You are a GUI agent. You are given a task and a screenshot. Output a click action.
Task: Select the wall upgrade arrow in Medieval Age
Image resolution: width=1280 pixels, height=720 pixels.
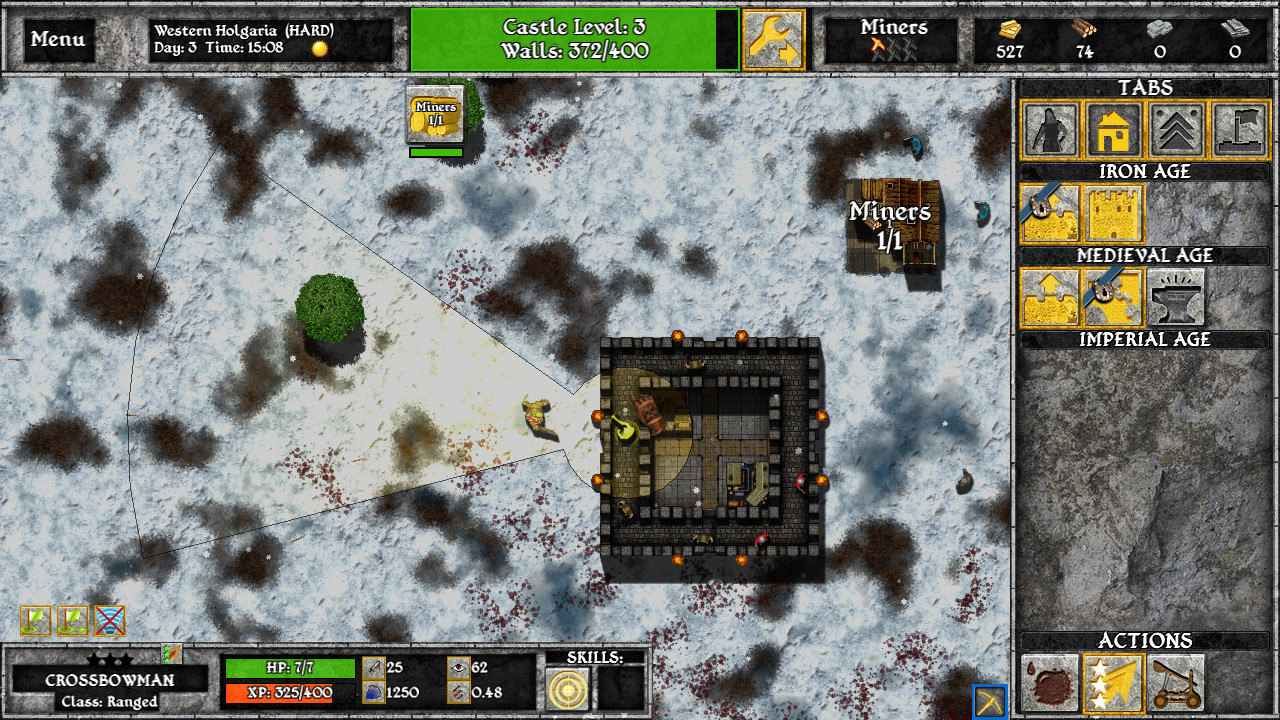[x=1048, y=297]
